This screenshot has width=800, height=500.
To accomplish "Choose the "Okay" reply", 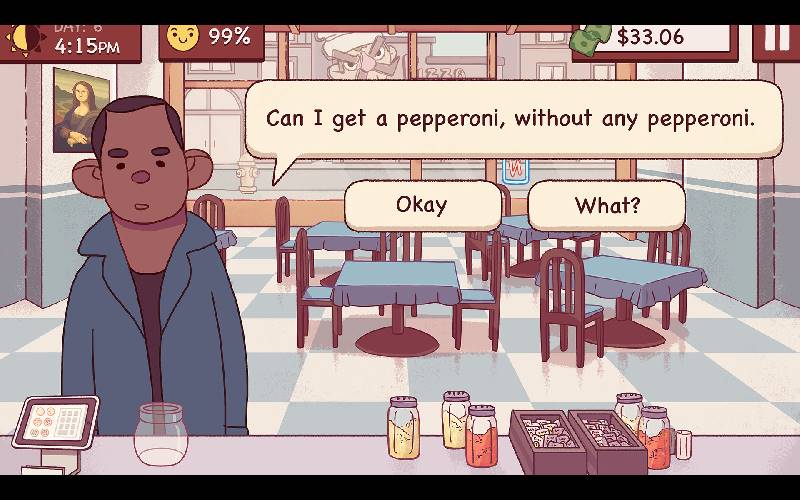I will pyautogui.click(x=422, y=206).
